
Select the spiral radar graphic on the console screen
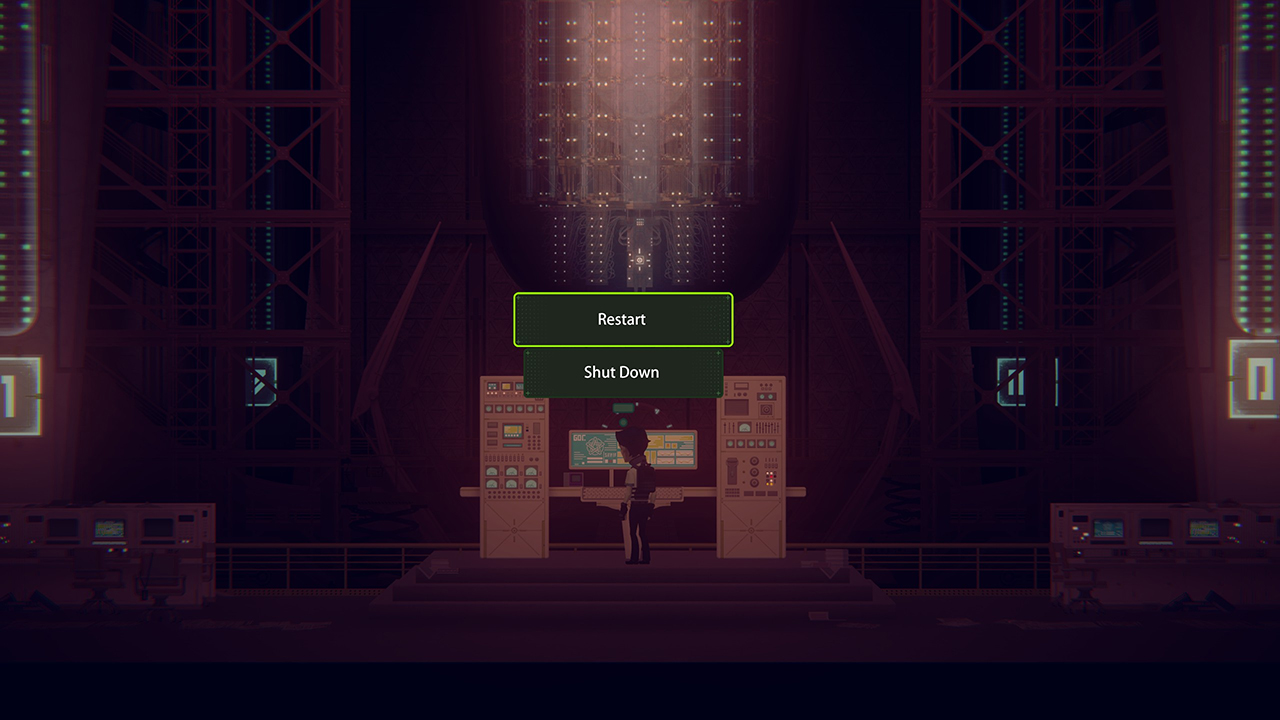(594, 446)
